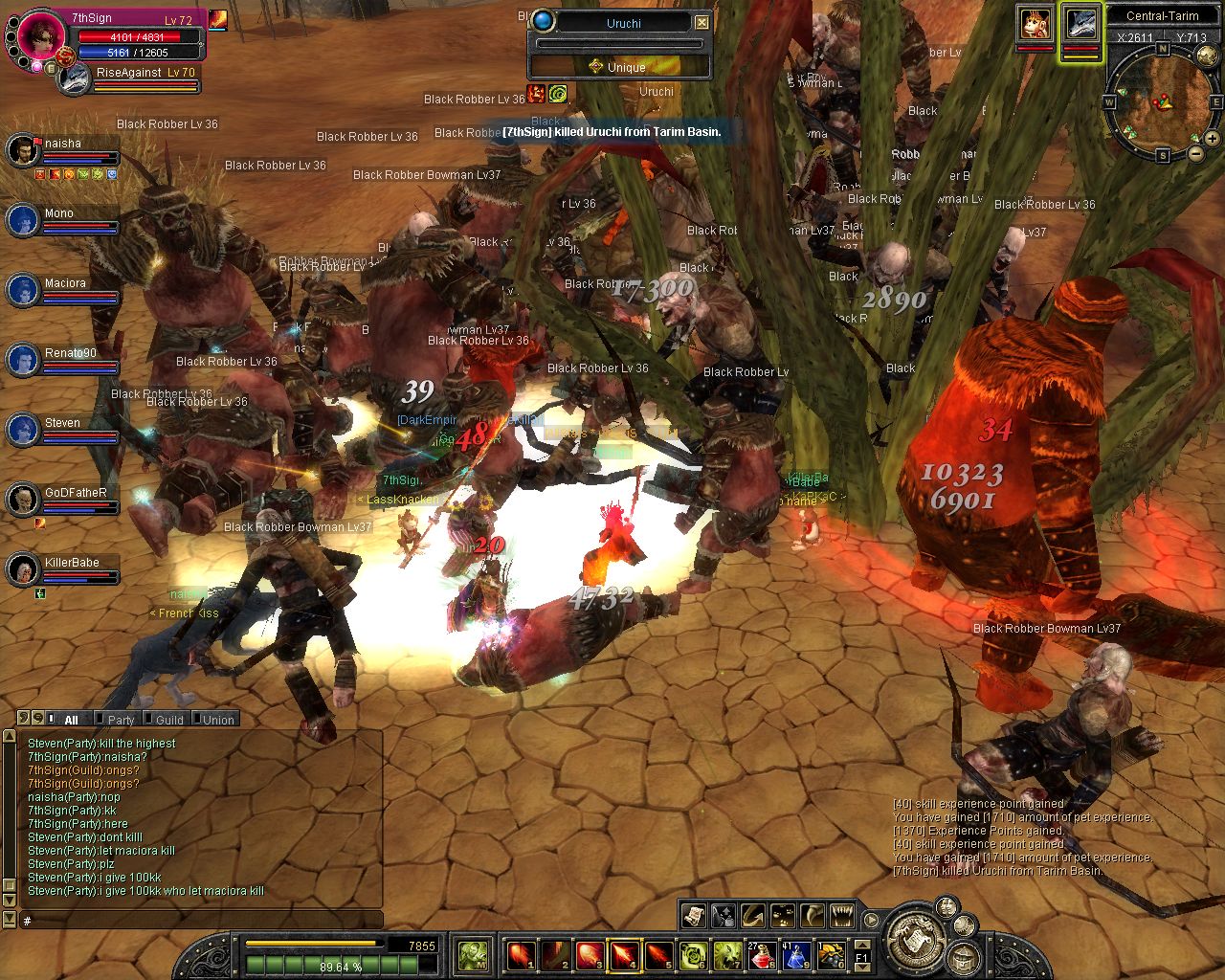This screenshot has width=1225, height=980.
Task: Use the blue mana potion in slot 9
Action: 796,955
